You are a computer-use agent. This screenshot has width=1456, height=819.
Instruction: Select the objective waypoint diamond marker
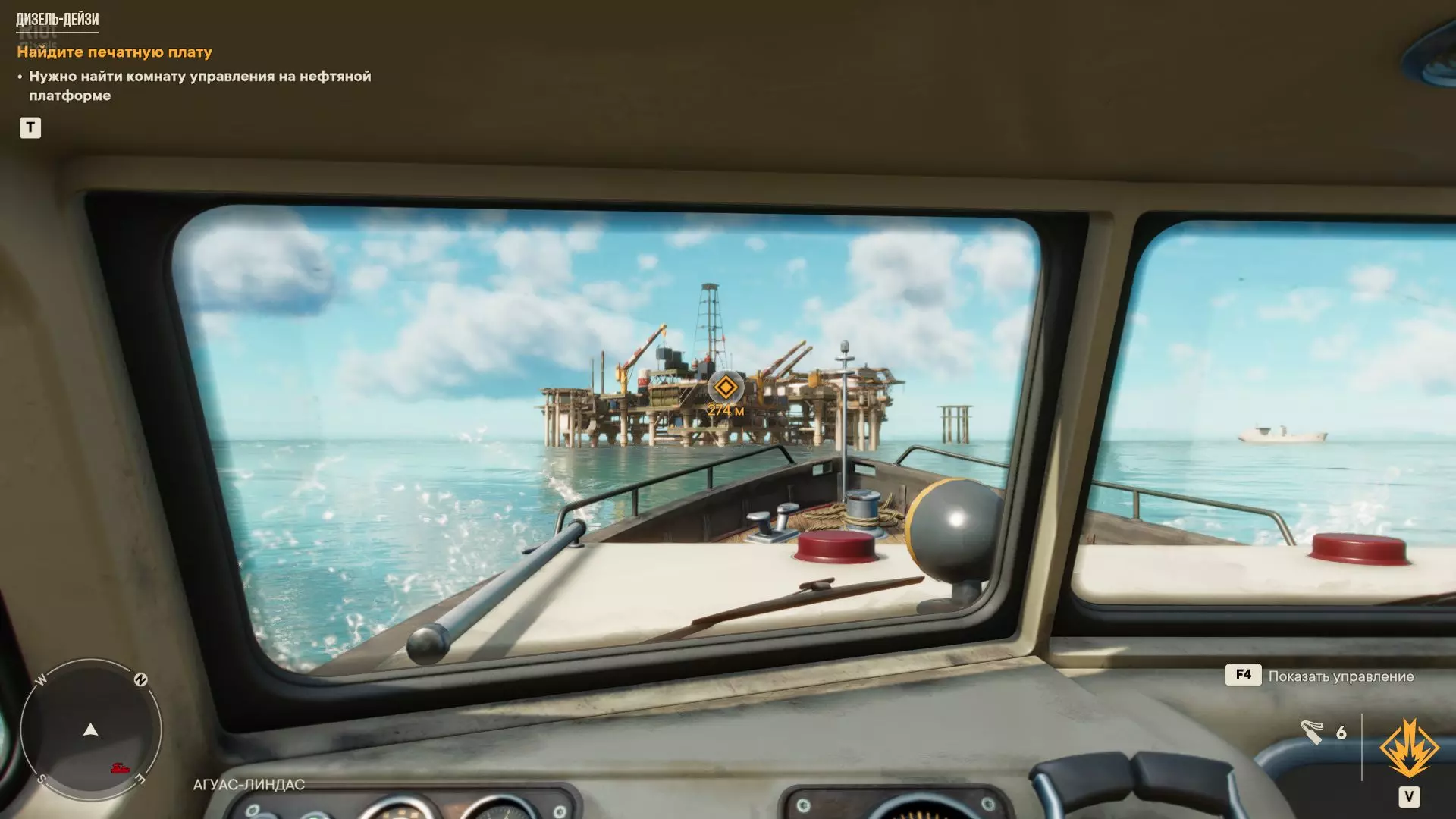click(x=725, y=388)
